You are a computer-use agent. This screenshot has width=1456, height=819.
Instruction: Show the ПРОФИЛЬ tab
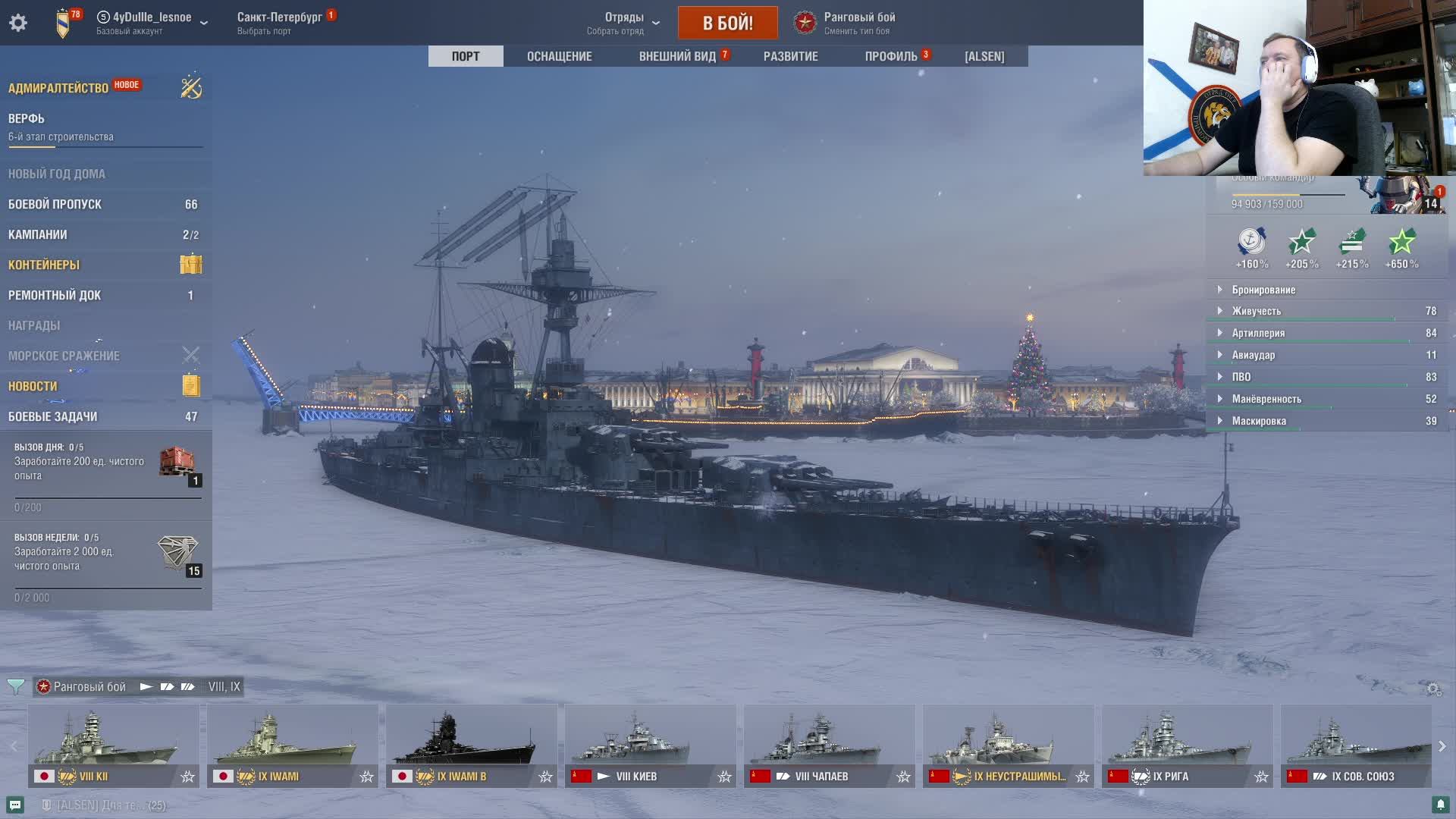891,56
